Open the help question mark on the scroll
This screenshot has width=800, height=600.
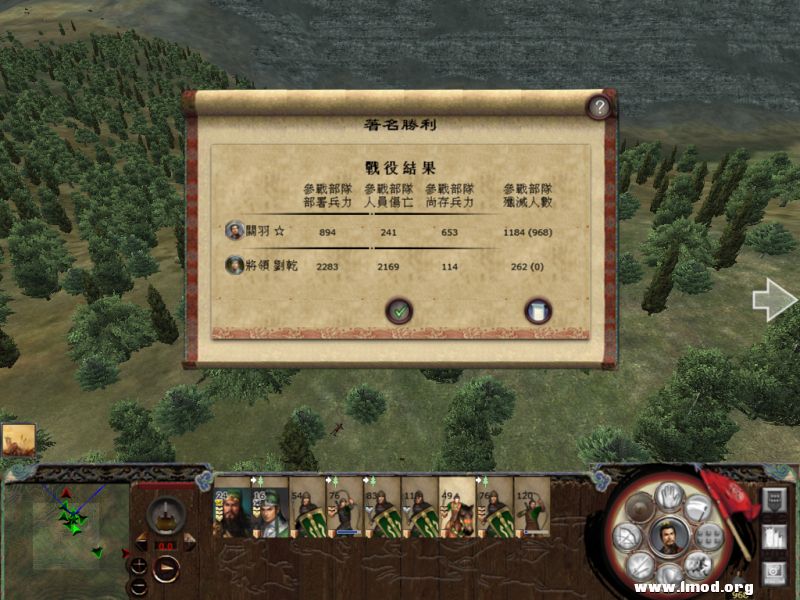[x=598, y=107]
